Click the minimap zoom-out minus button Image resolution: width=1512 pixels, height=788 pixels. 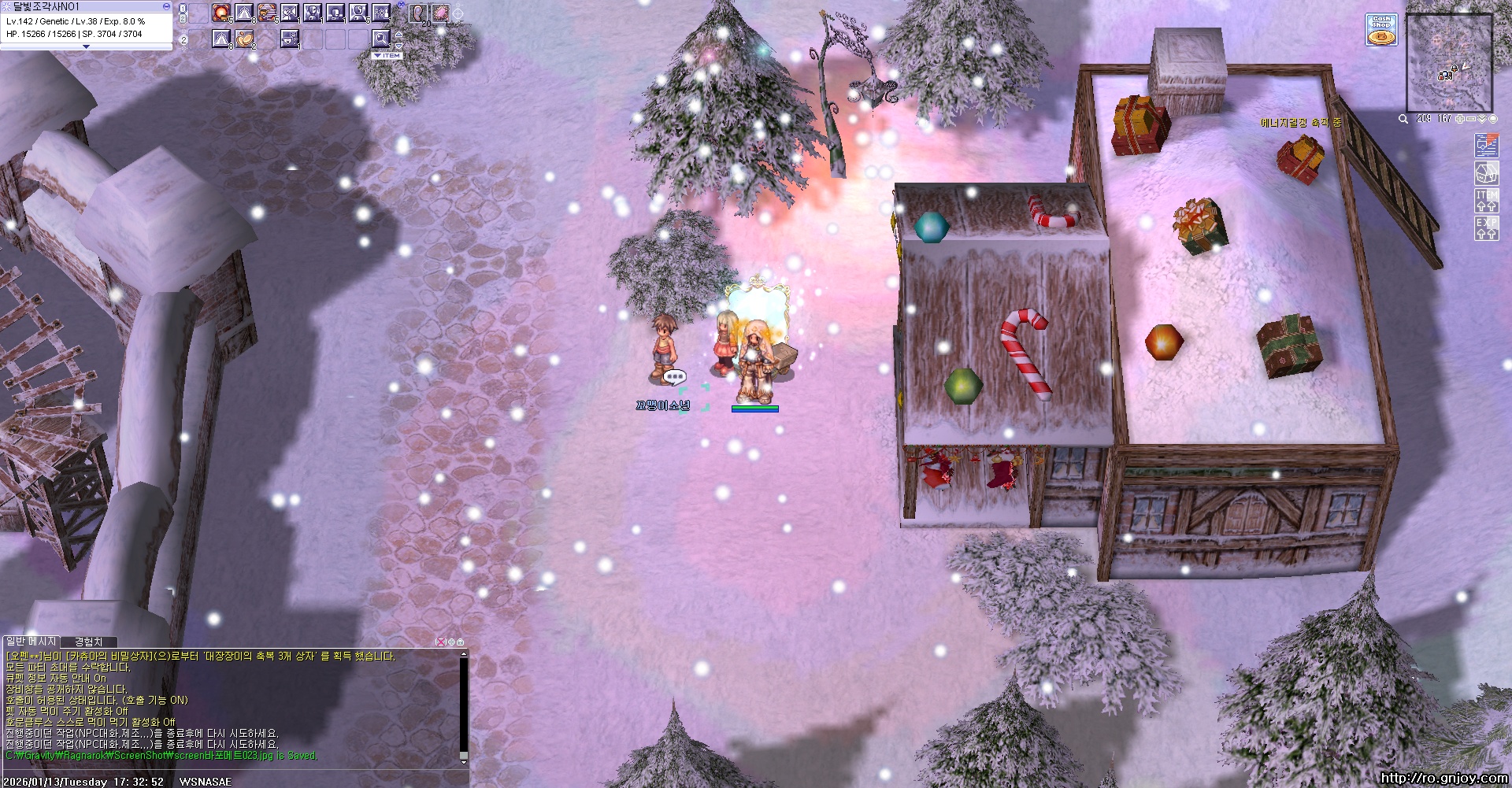pyautogui.click(x=1471, y=119)
